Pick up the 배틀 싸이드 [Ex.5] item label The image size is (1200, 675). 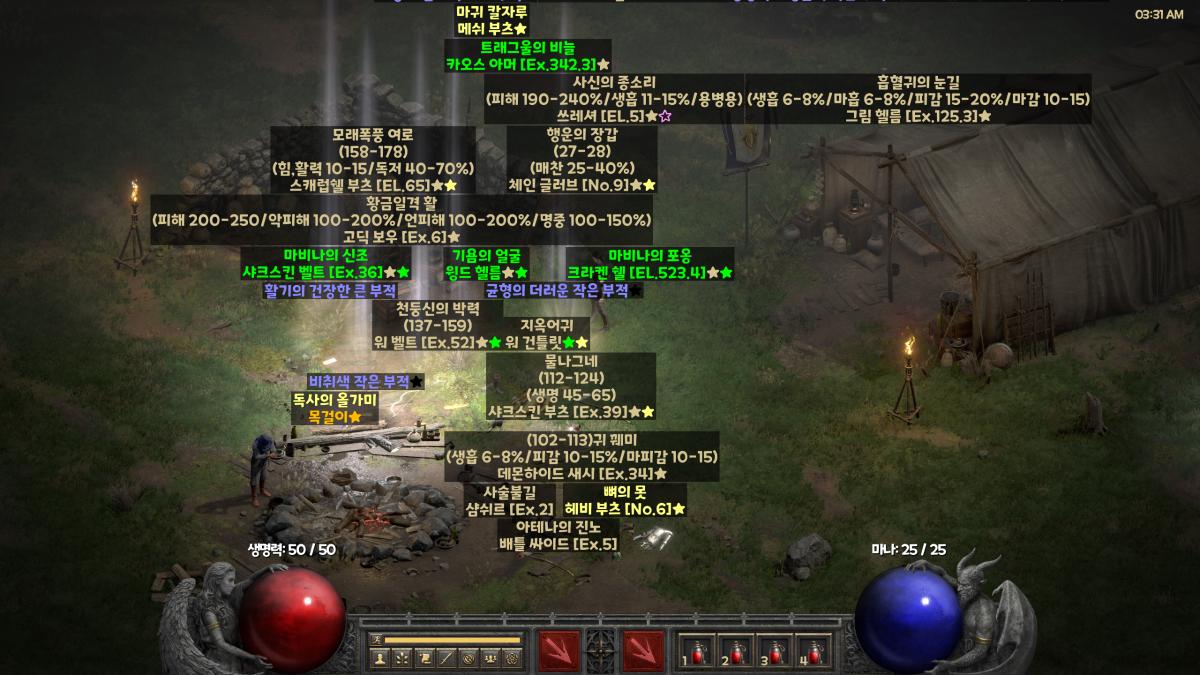pos(558,543)
